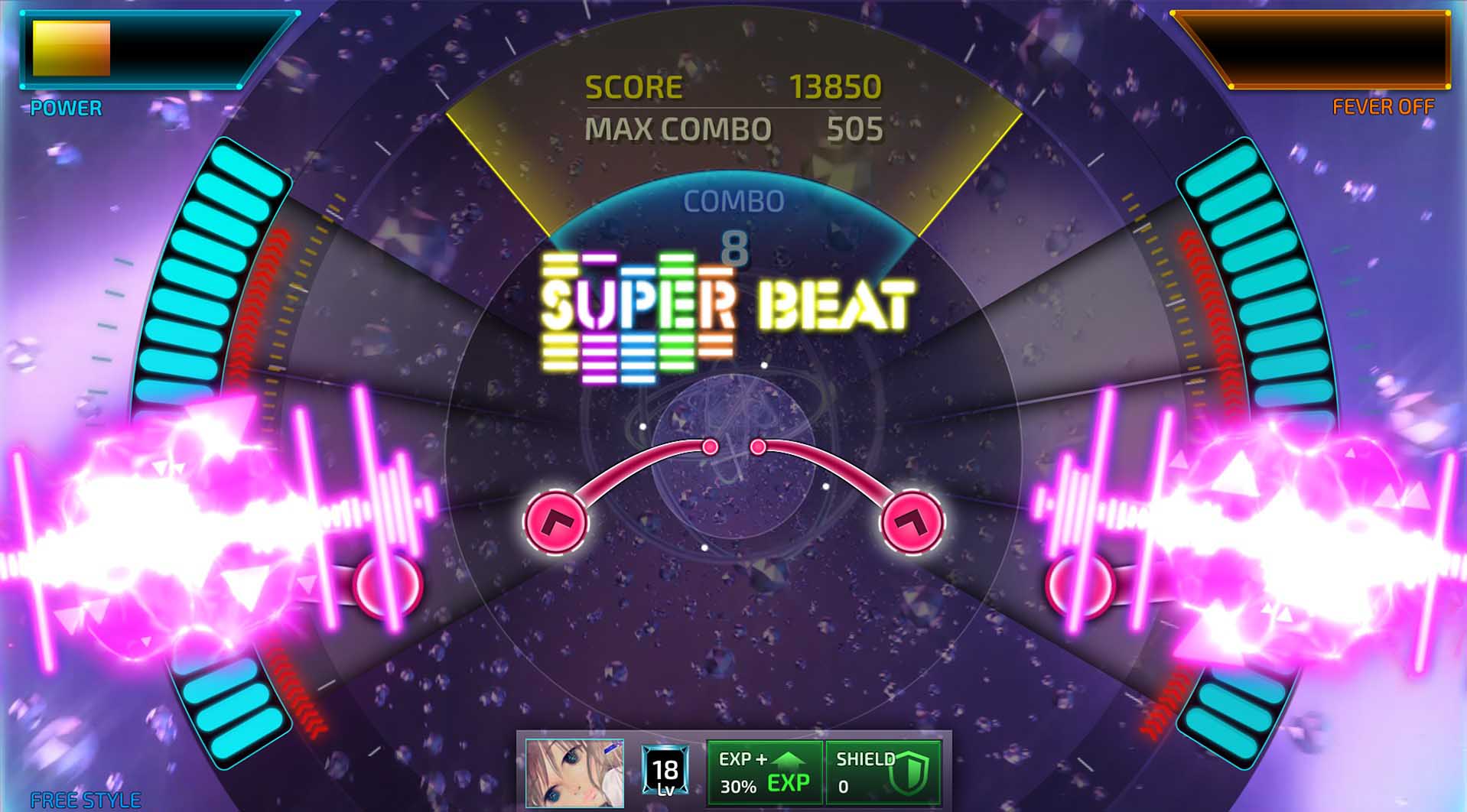The height and width of the screenshot is (812, 1467).
Task: Tap the left pink arrow note
Action: tap(556, 521)
